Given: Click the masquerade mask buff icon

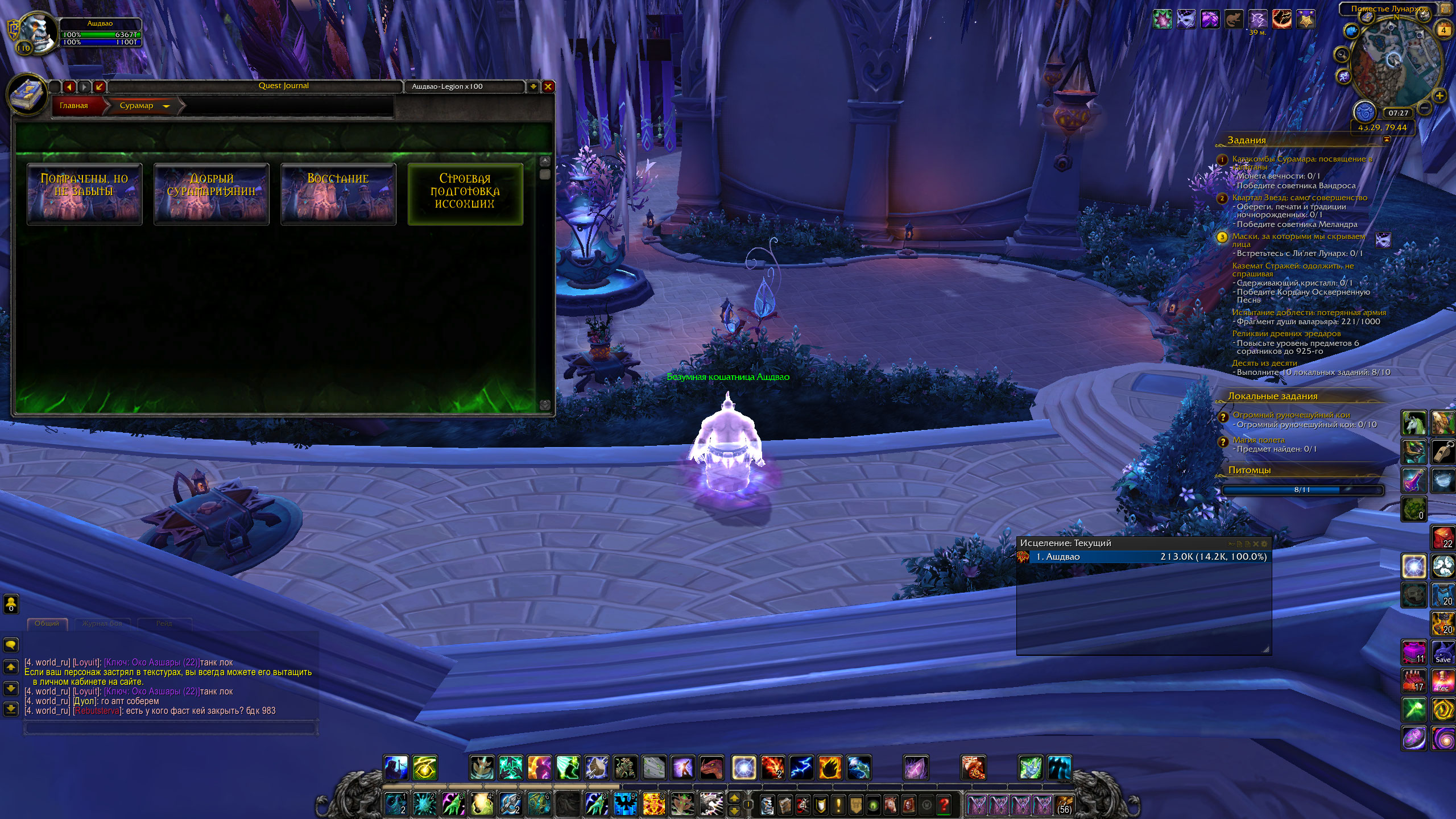Looking at the screenshot, I should pyautogui.click(x=1186, y=20).
